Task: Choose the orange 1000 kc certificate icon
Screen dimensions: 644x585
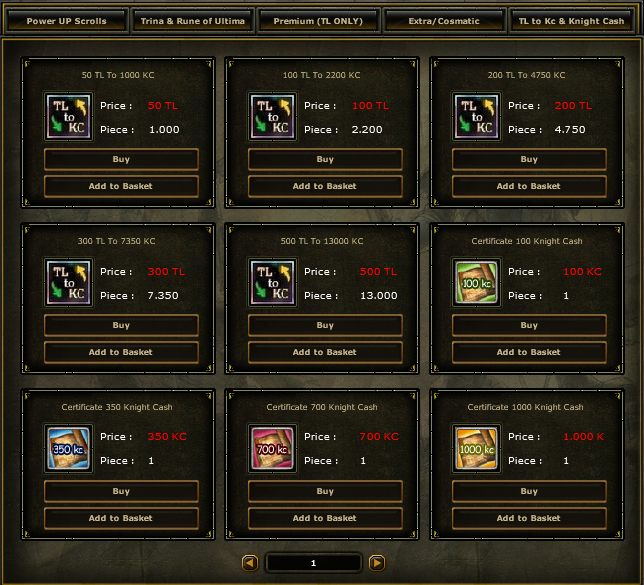Action: point(476,449)
